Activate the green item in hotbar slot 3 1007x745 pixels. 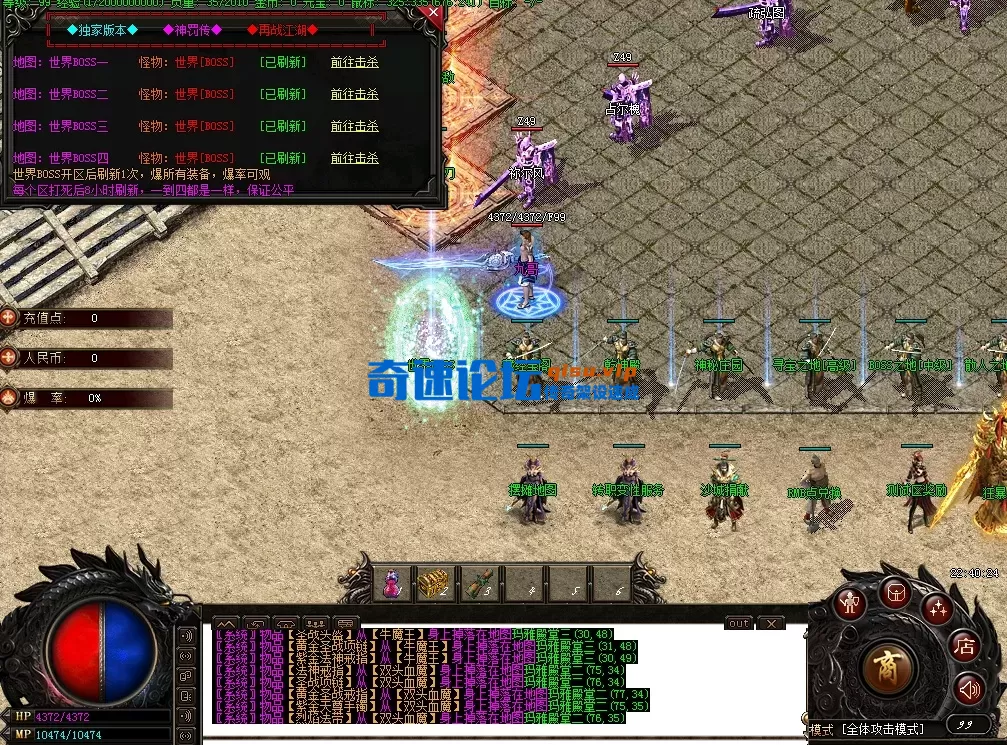pyautogui.click(x=479, y=585)
